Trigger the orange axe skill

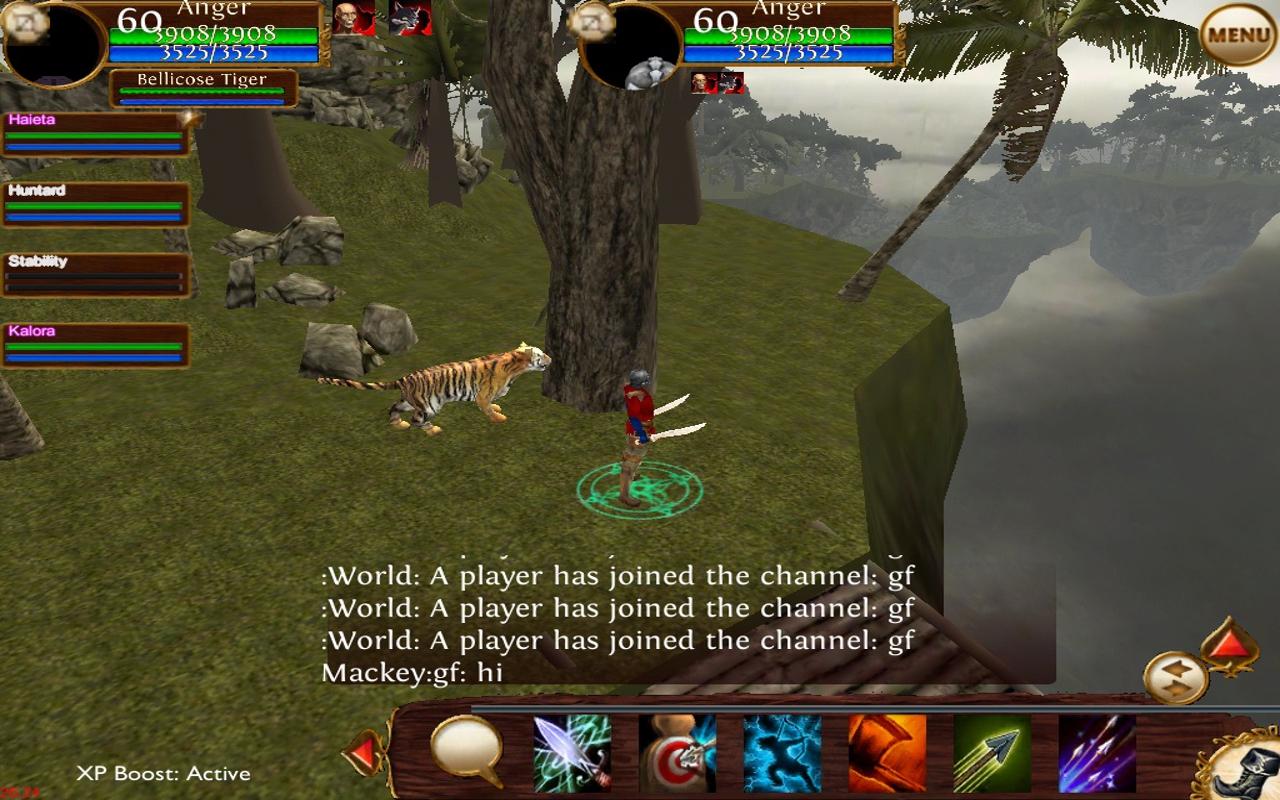tap(887, 753)
